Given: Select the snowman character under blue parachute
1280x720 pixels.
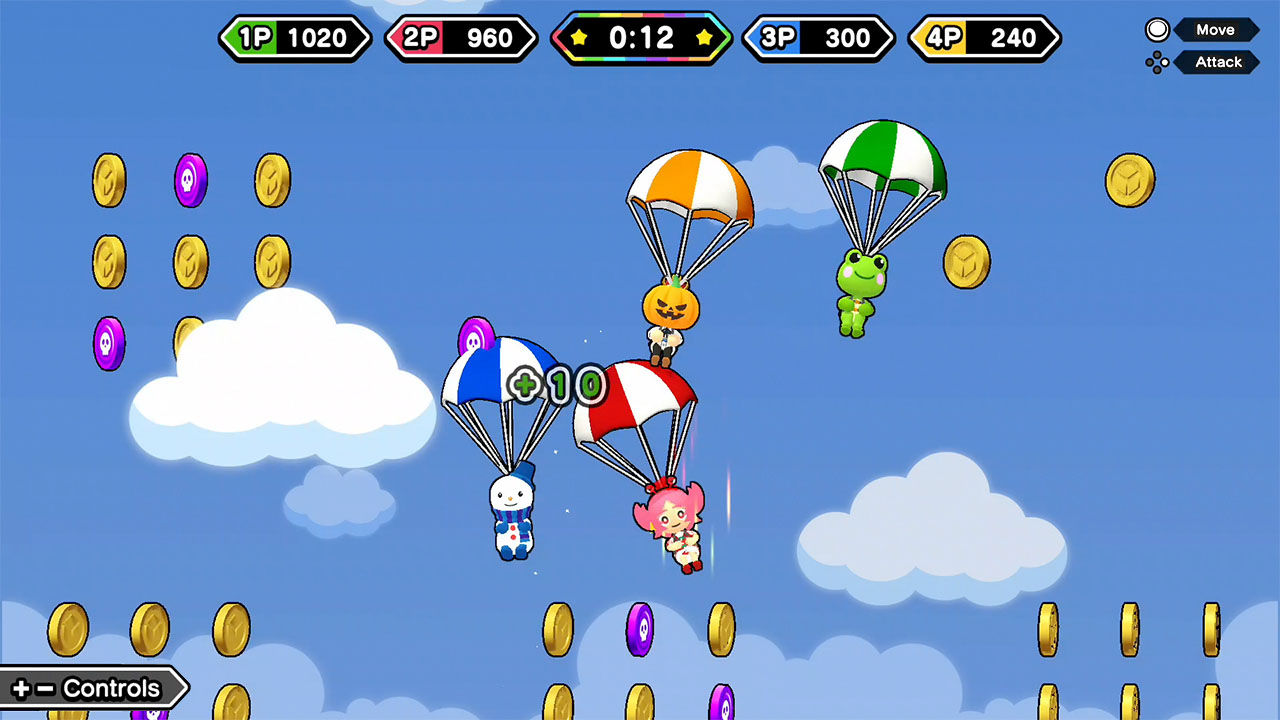Looking at the screenshot, I should [510, 515].
